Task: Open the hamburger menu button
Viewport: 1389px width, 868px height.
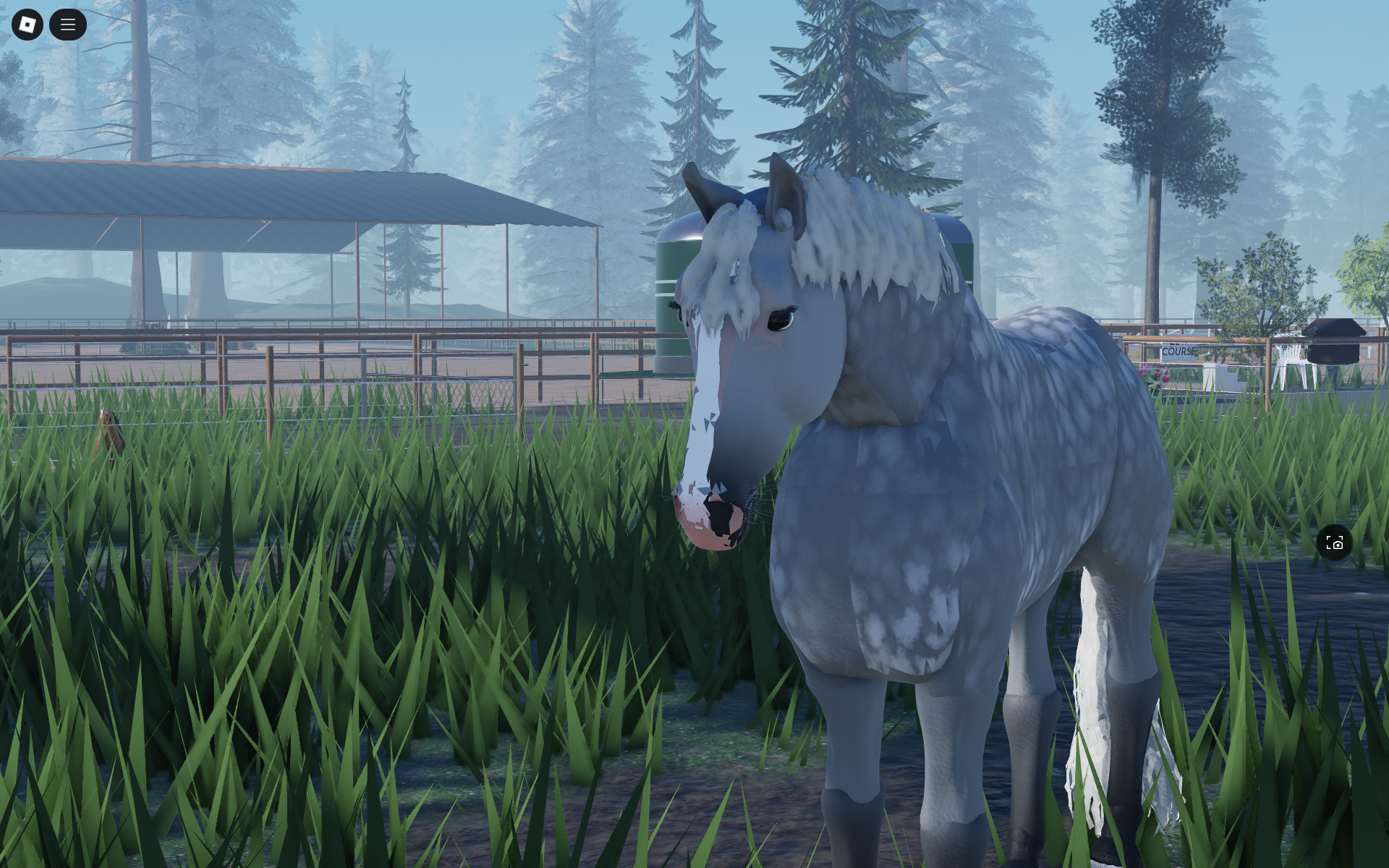Action: tap(68, 25)
